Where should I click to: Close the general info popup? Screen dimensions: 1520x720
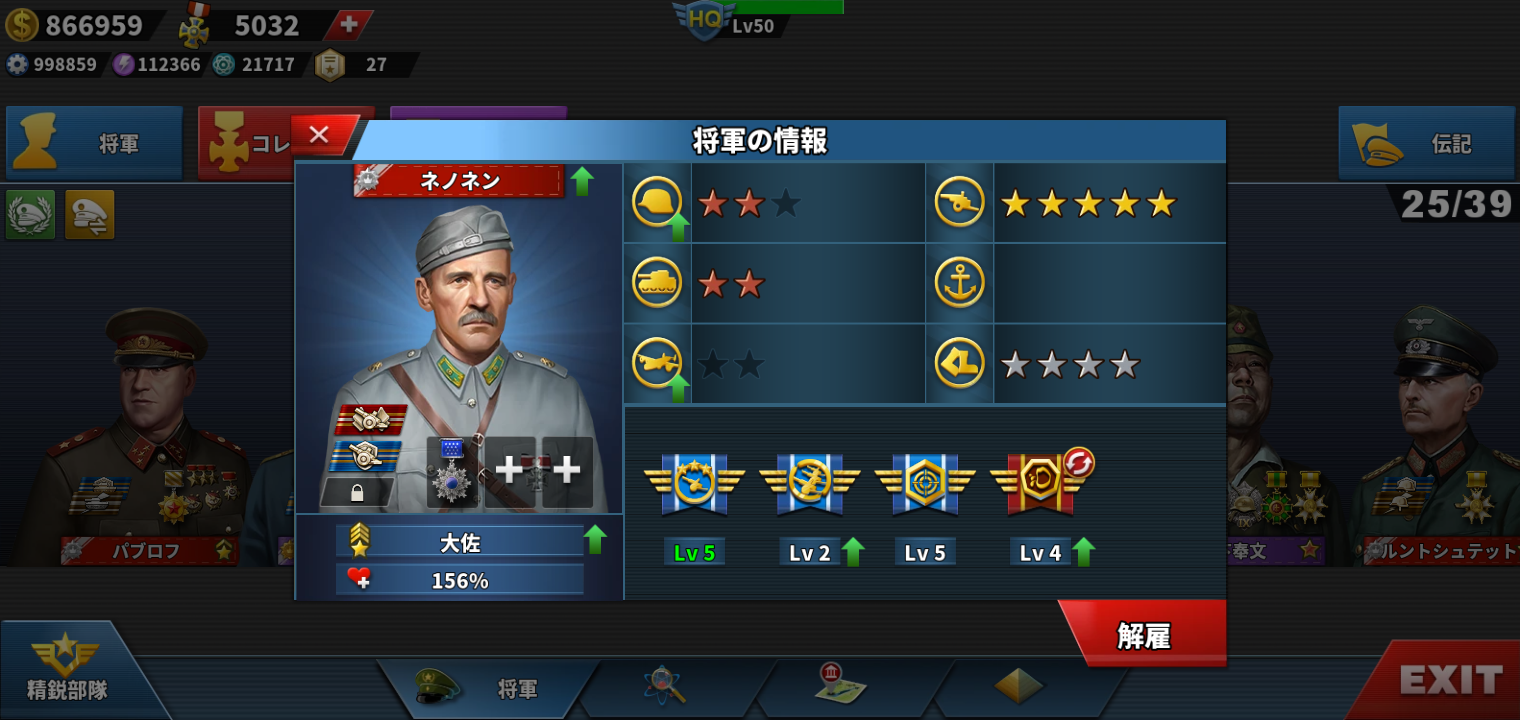tap(320, 135)
